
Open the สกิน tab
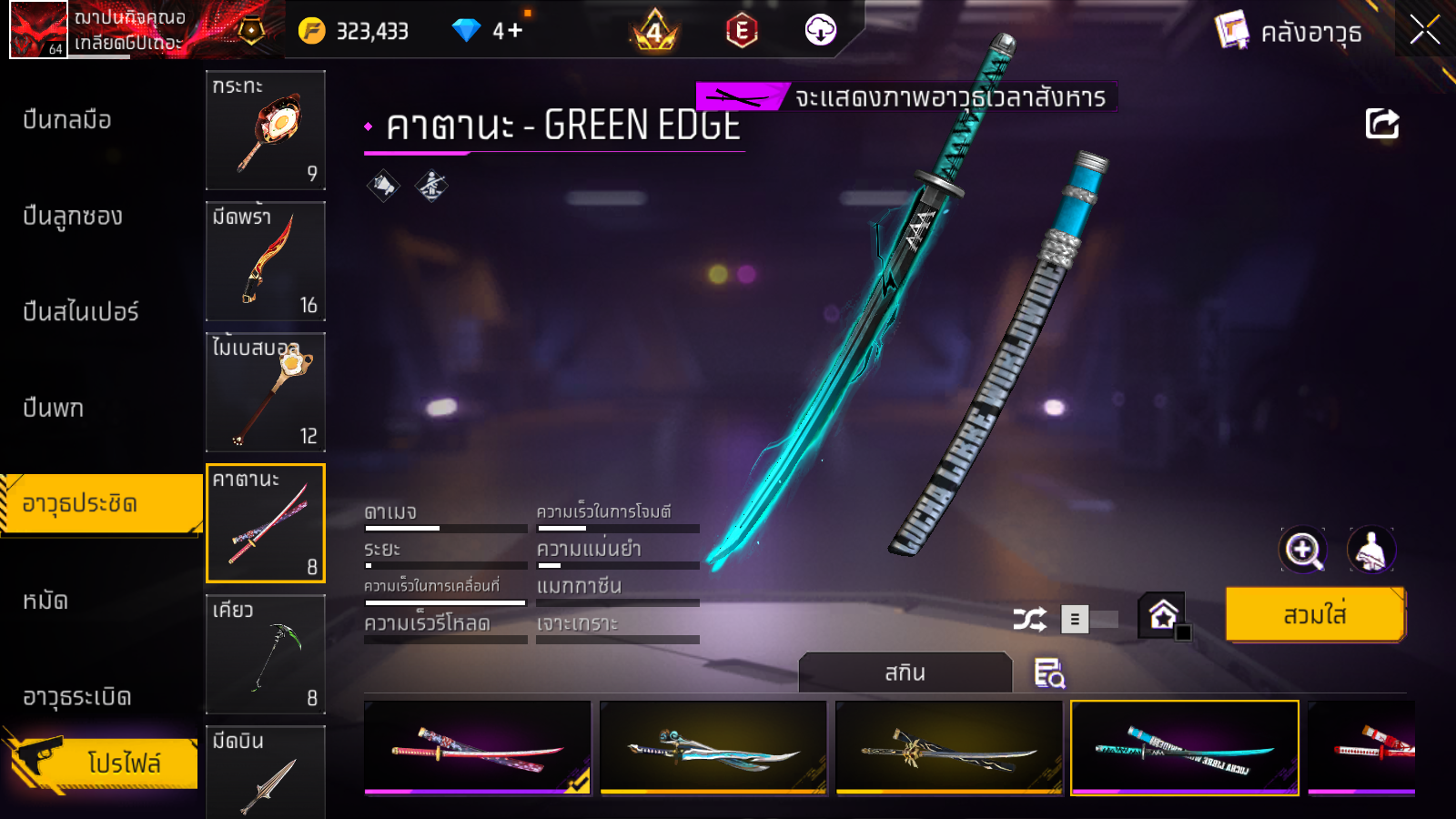[905, 673]
